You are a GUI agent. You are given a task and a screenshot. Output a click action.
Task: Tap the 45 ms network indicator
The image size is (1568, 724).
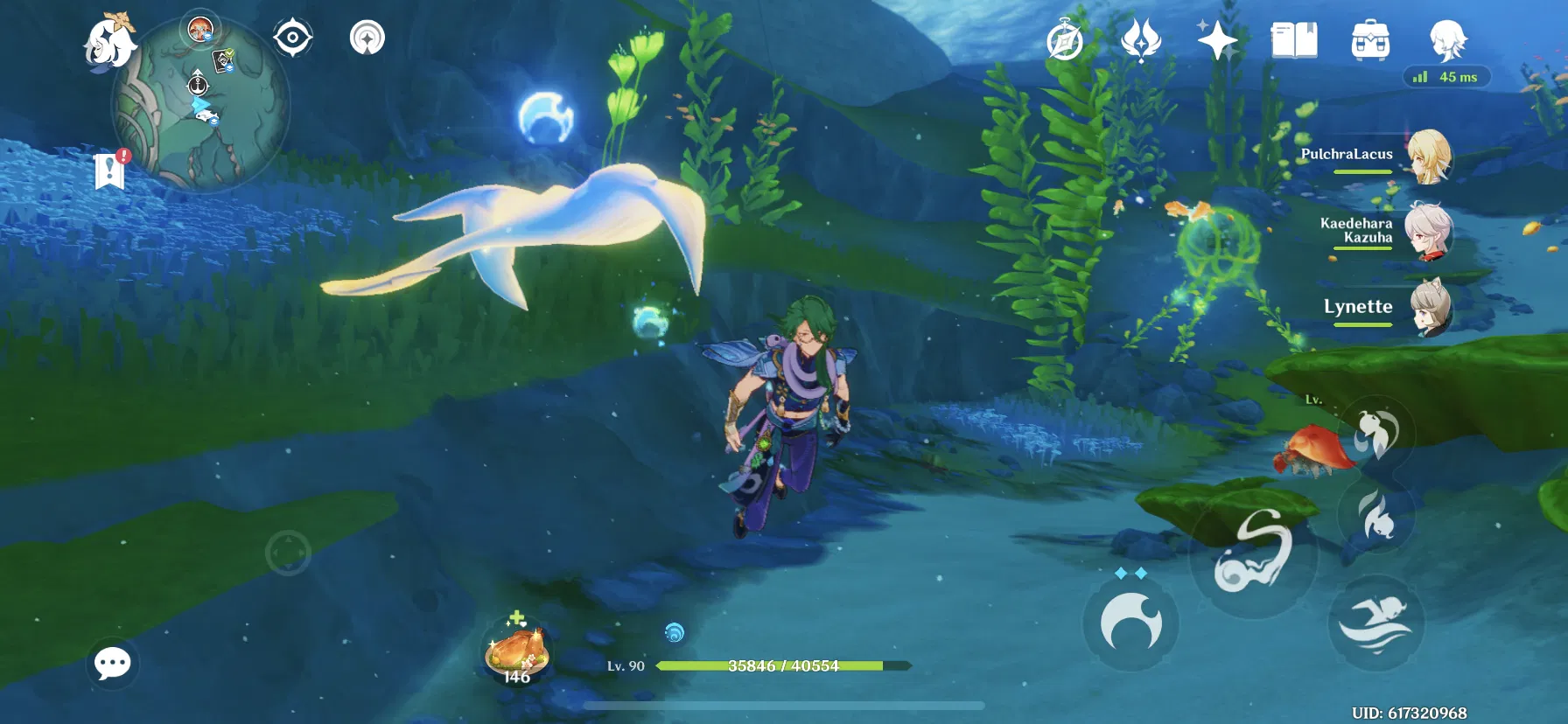(x=1448, y=77)
